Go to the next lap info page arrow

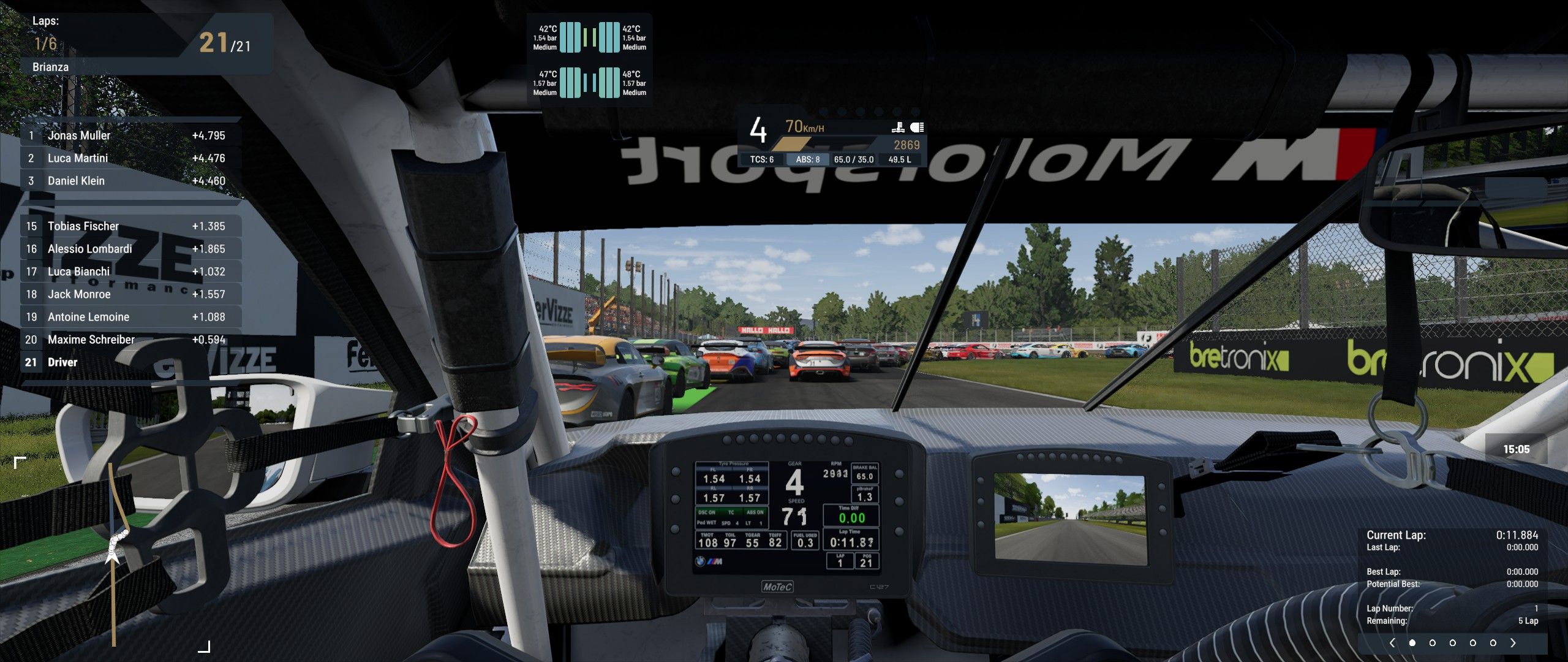[x=1513, y=643]
